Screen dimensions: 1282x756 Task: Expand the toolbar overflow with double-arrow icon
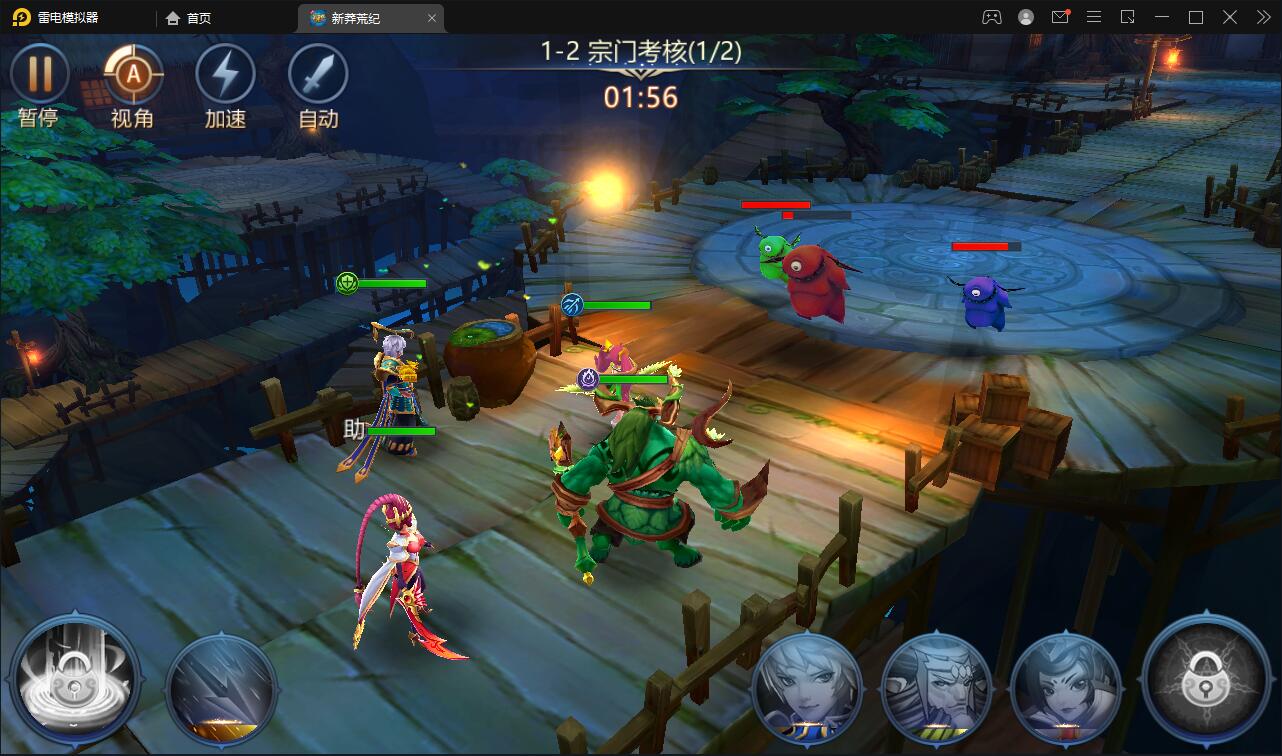pyautogui.click(x=1262, y=17)
